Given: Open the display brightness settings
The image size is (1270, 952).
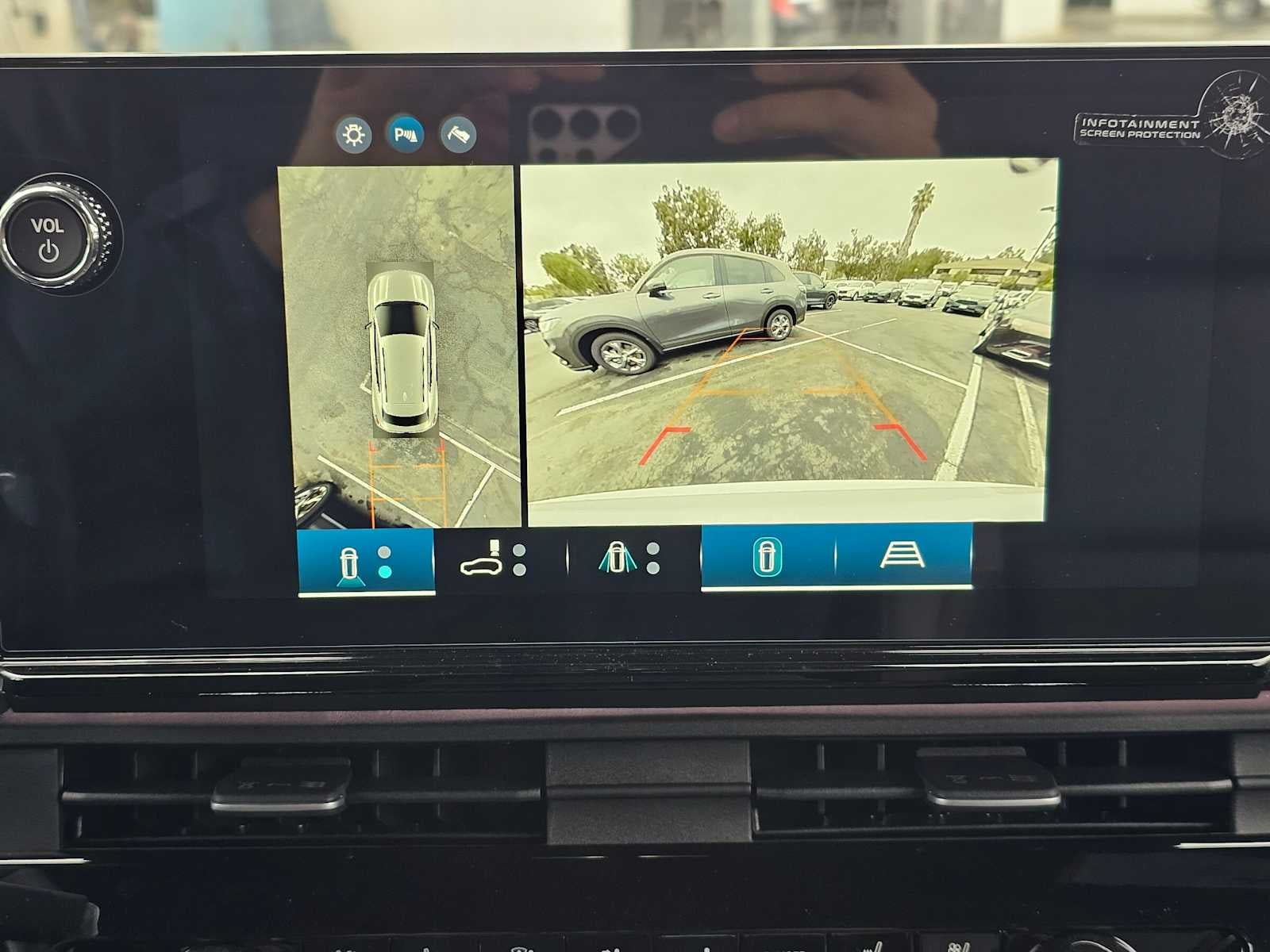Looking at the screenshot, I should tap(355, 133).
